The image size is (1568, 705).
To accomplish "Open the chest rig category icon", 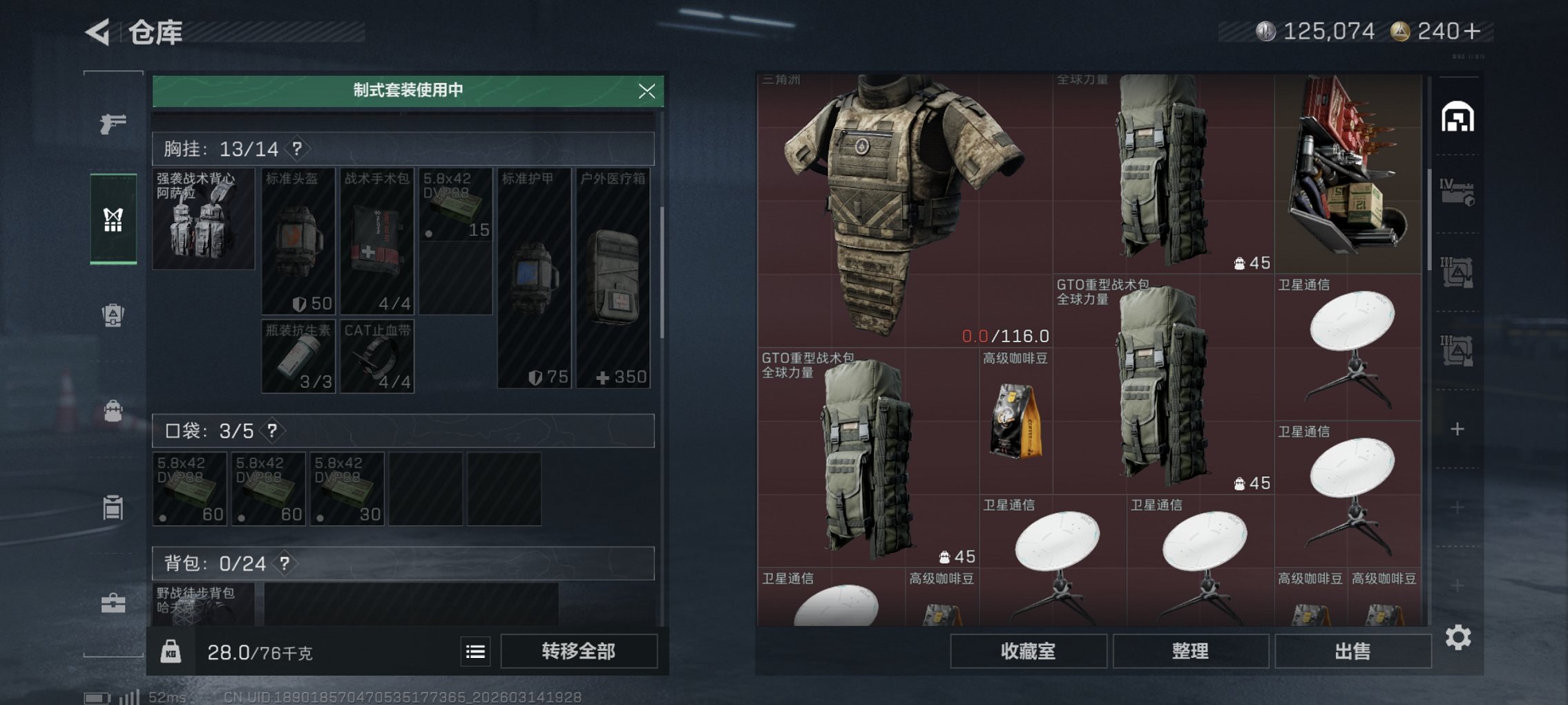I will click(114, 220).
